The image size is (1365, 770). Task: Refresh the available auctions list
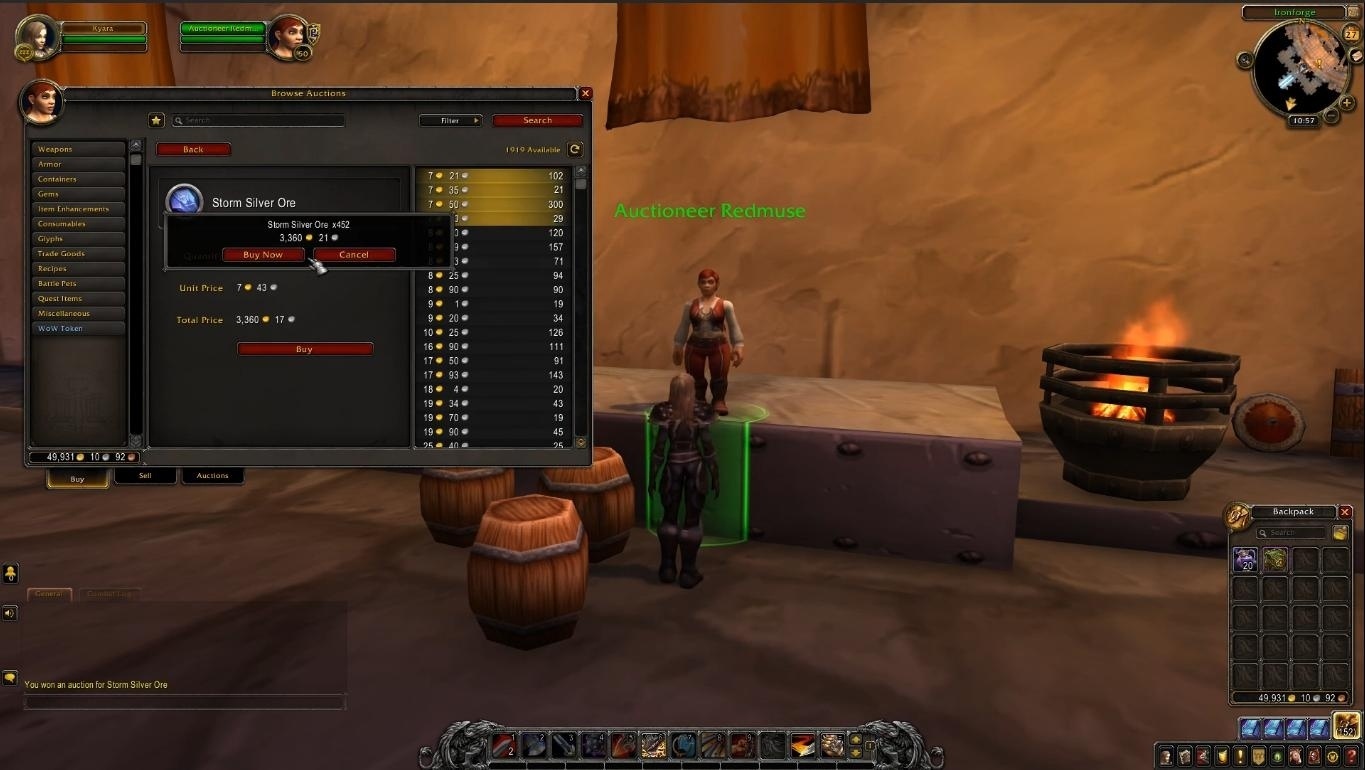point(575,150)
